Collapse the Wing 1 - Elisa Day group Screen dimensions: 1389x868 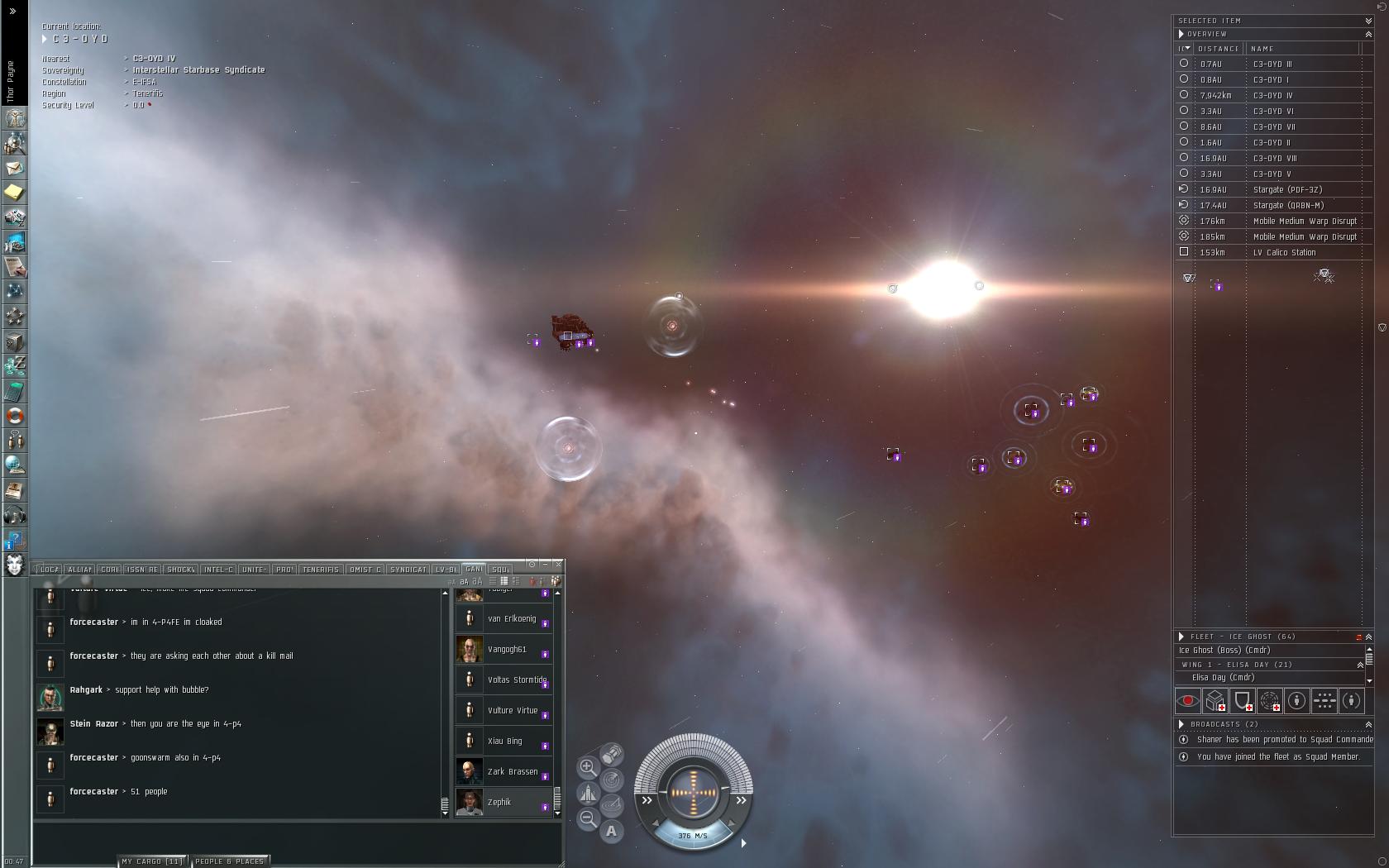click(1360, 665)
